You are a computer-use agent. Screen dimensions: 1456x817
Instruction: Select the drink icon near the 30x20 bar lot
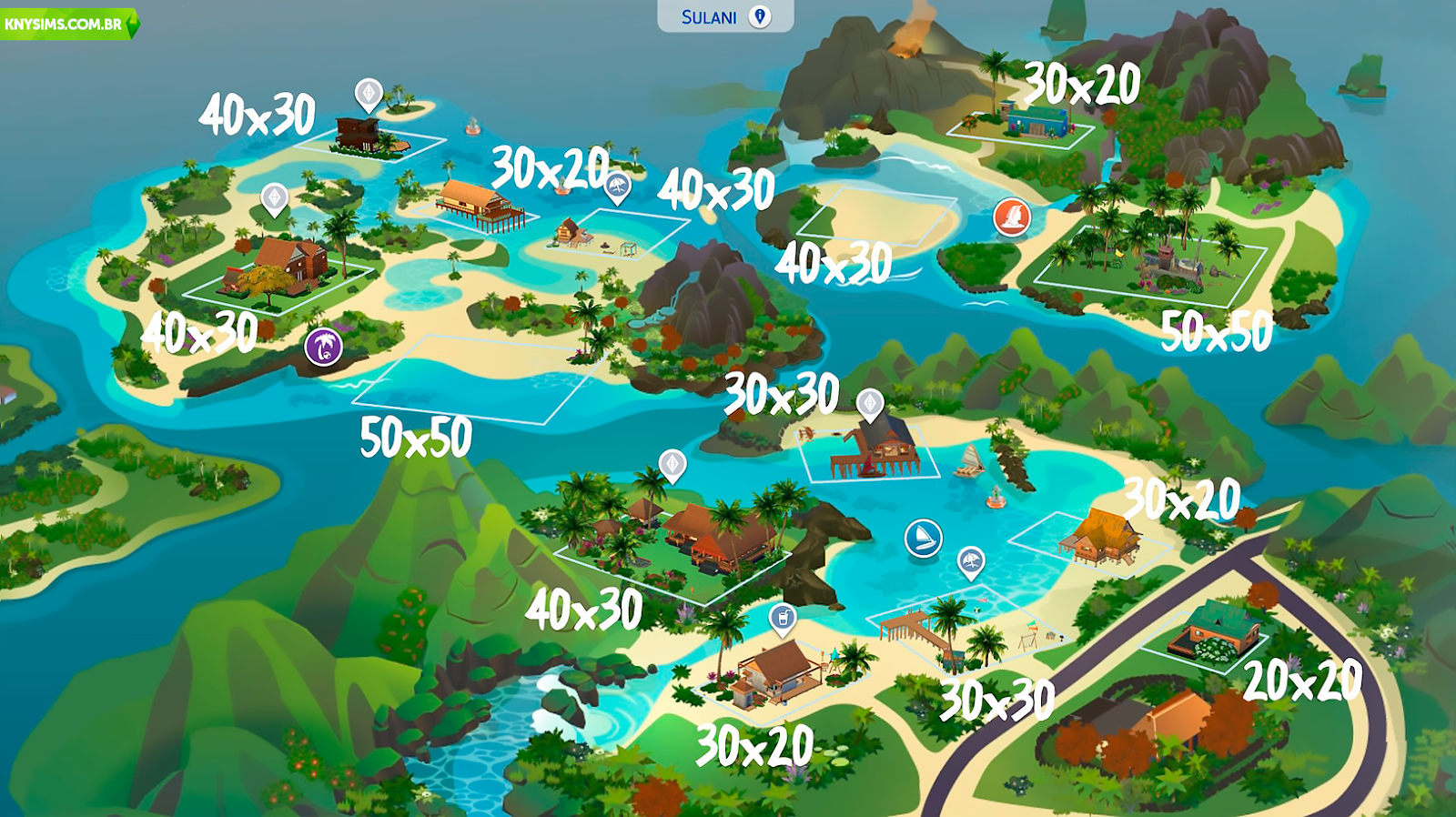coord(783,618)
